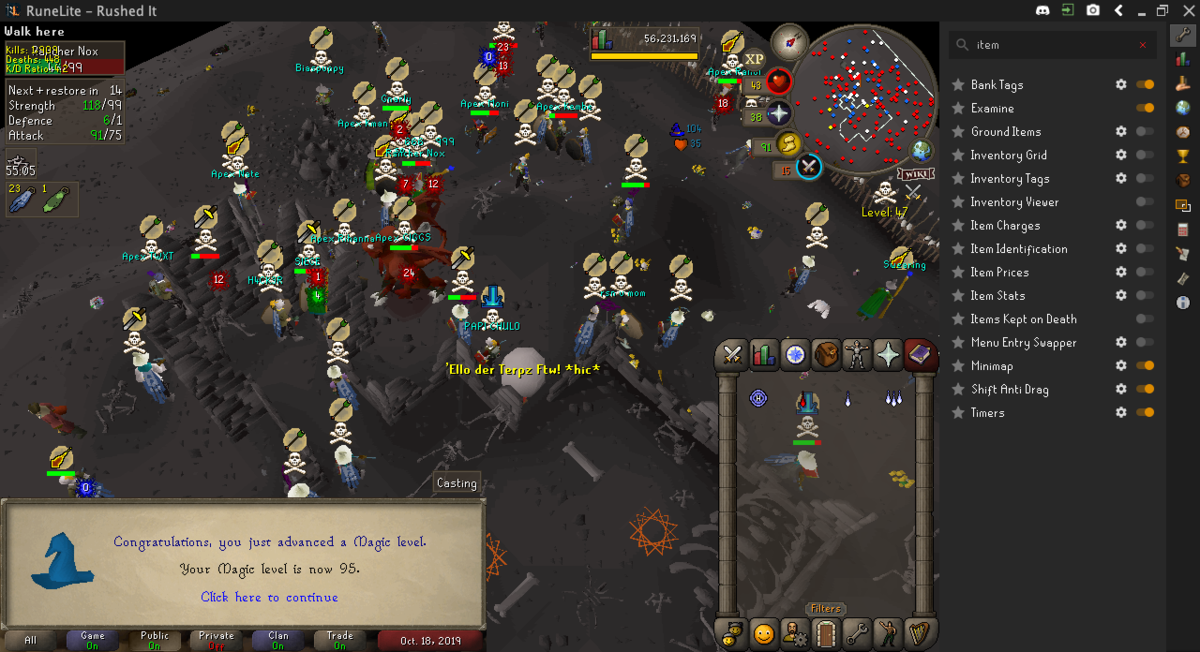The width and height of the screenshot is (1200, 652).
Task: Open the Logout door tab
Action: tap(825, 633)
